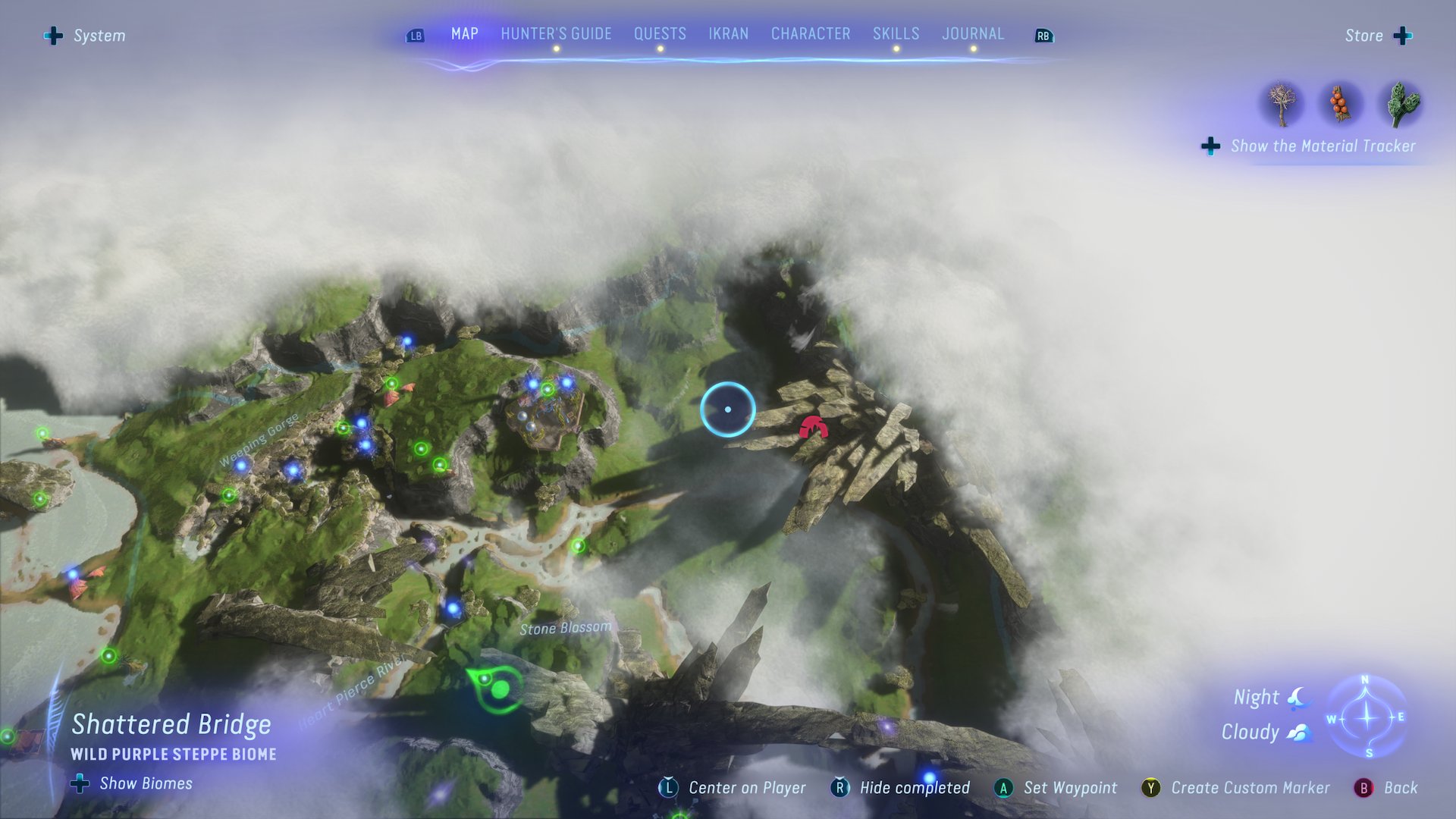Select the Ikran tab
Image resolution: width=1456 pixels, height=819 pixels.
pos(728,34)
